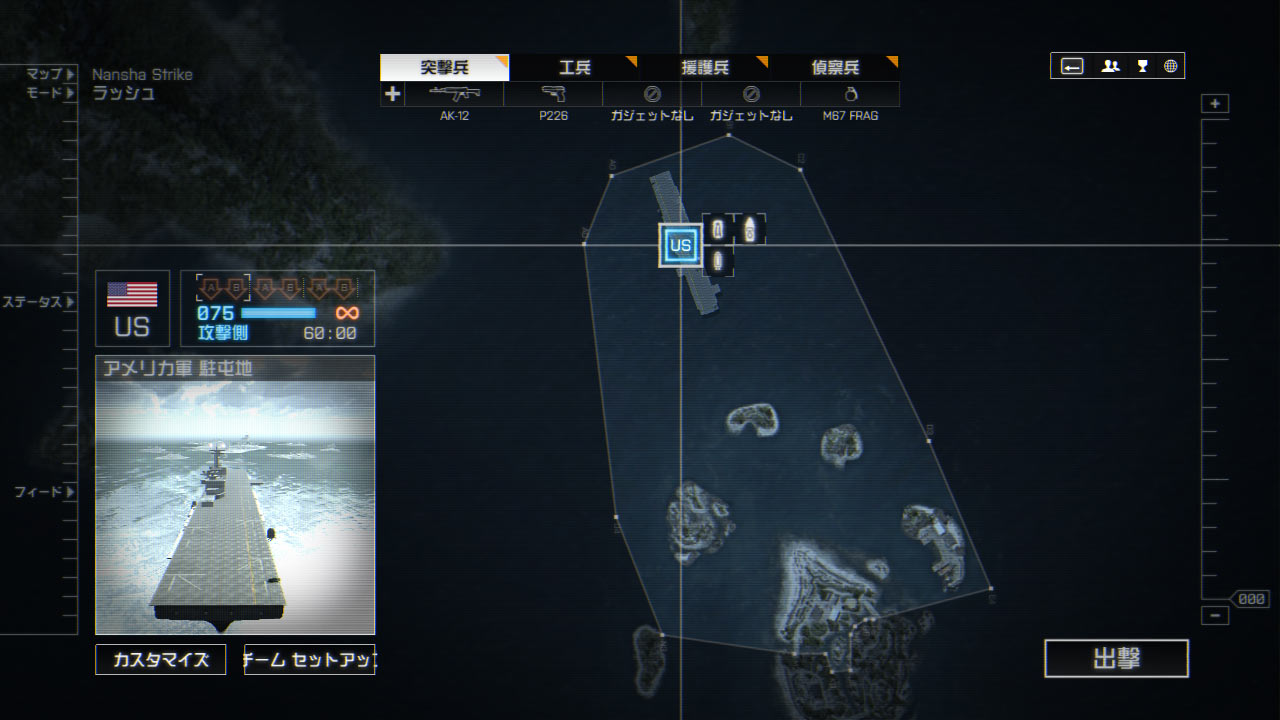This screenshot has width=1280, height=720.
Task: Click the AK-12 primary weapon slot
Action: point(454,94)
